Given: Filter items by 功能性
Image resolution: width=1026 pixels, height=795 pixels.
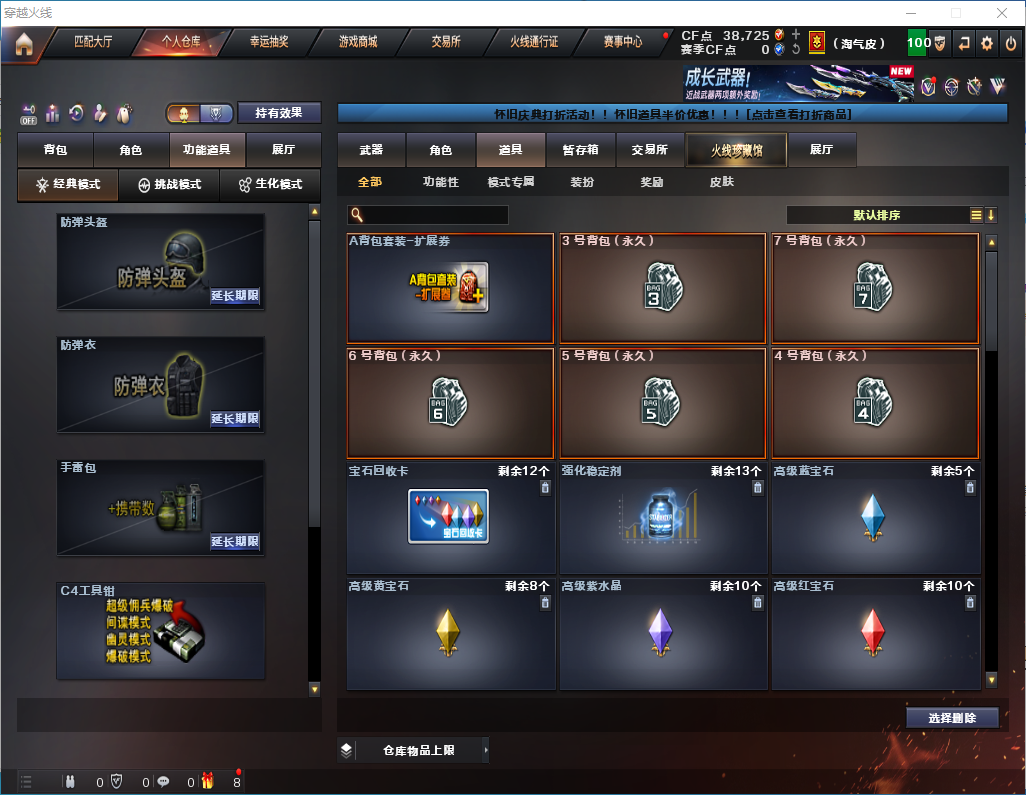Looking at the screenshot, I should 440,182.
